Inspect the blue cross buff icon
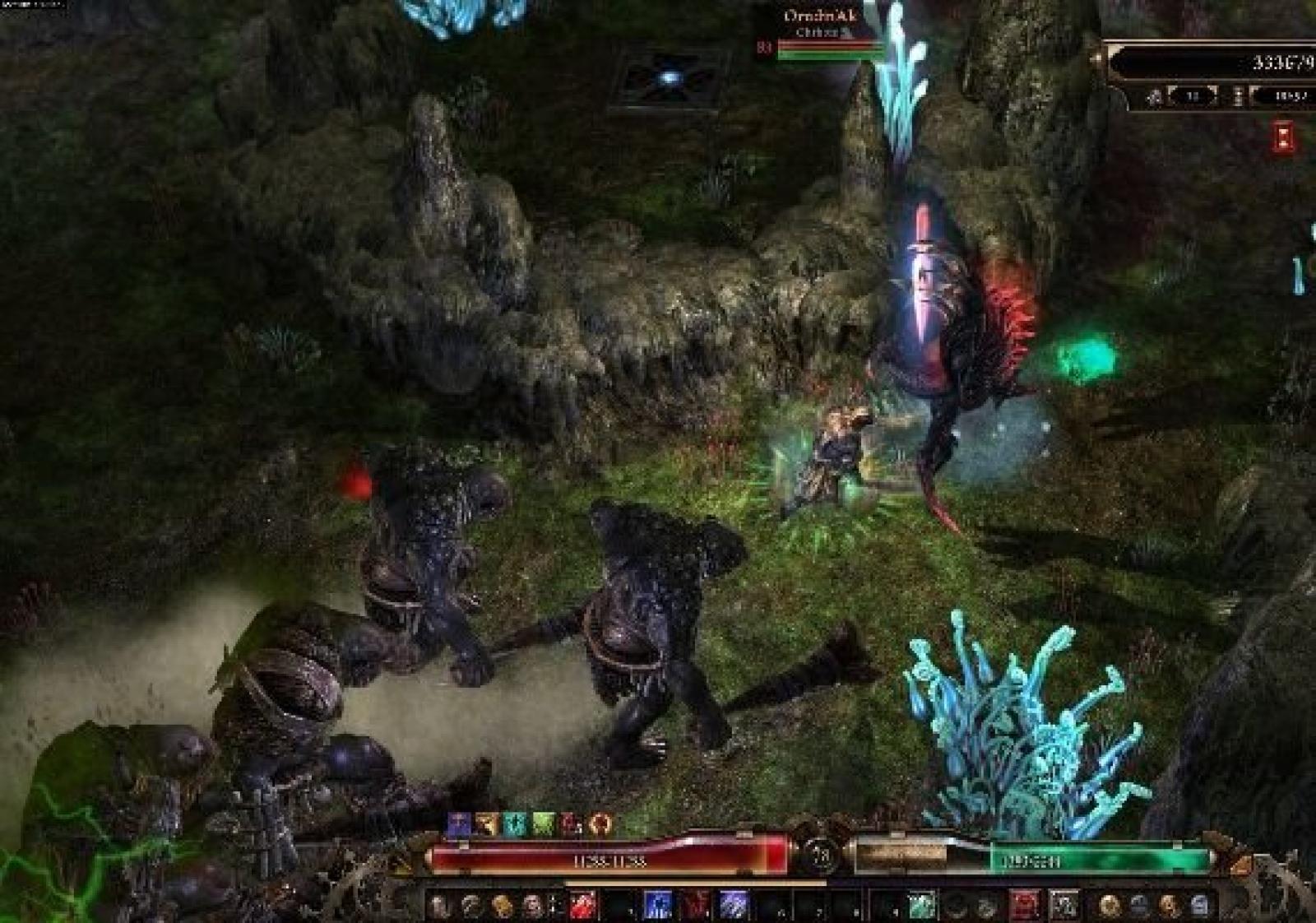This screenshot has height=923, width=1316. coord(459,823)
